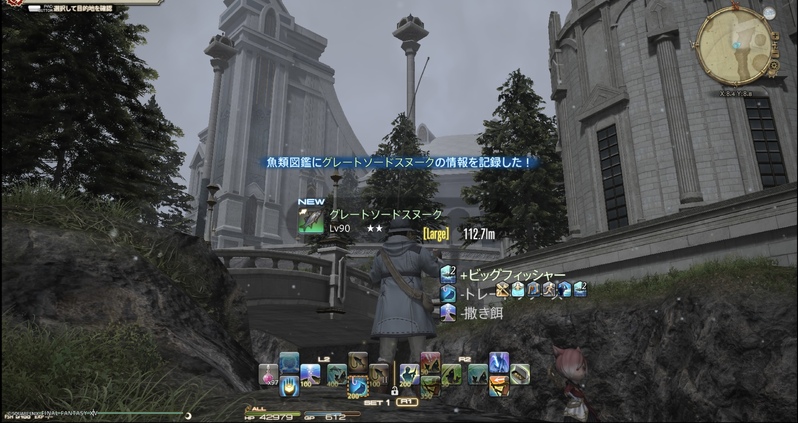Open the circular minimap
The width and height of the screenshot is (798, 423).
[736, 45]
